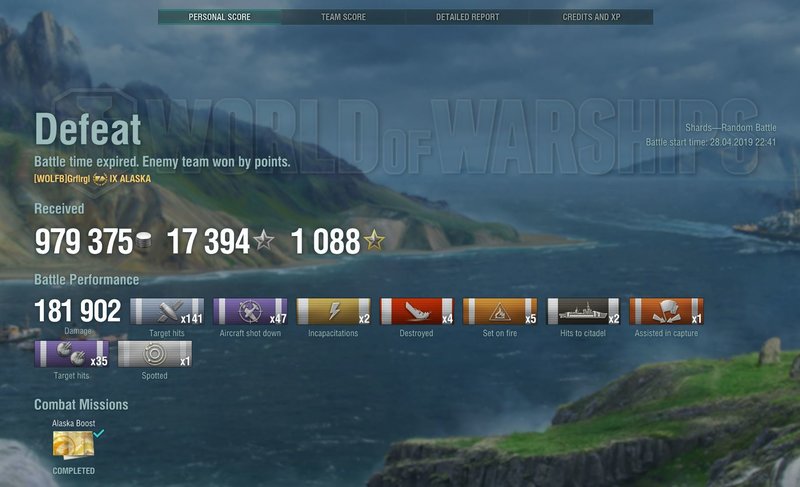
Task: Select the Aircraft shot down ribbon
Action: [x=250, y=311]
